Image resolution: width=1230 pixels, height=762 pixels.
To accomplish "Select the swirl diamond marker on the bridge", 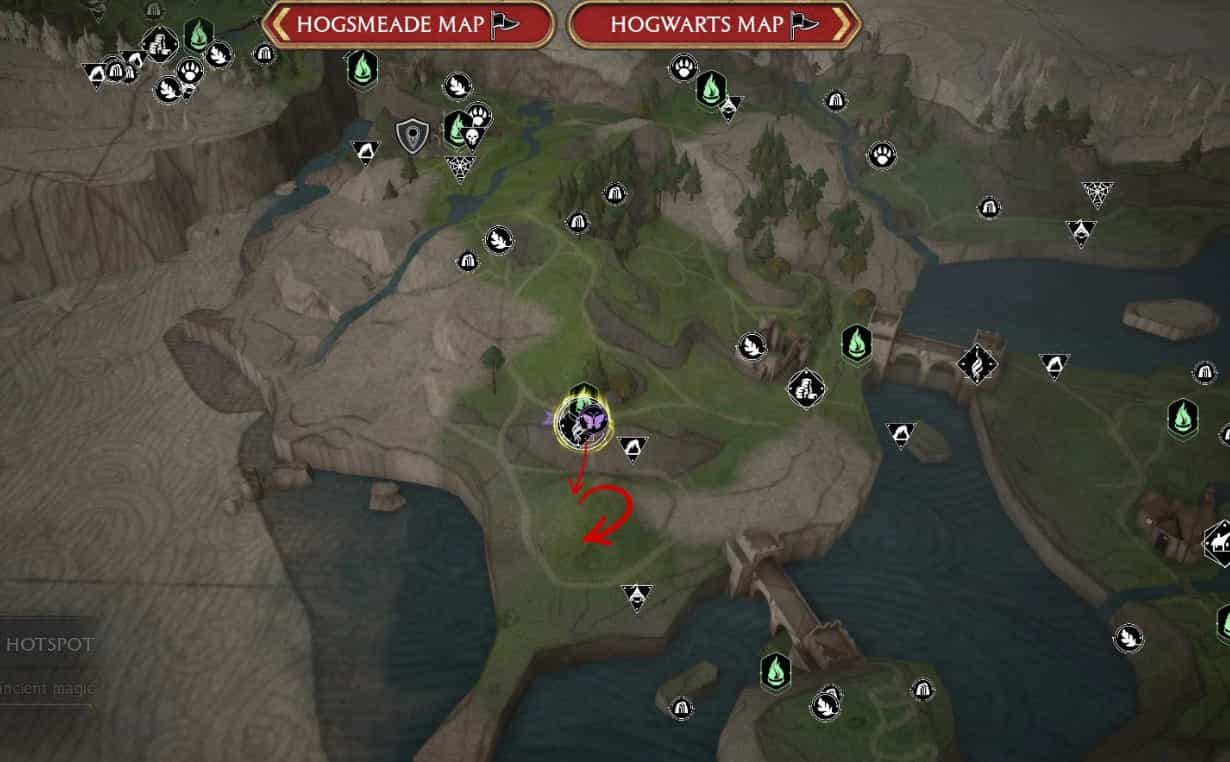I will click(977, 364).
